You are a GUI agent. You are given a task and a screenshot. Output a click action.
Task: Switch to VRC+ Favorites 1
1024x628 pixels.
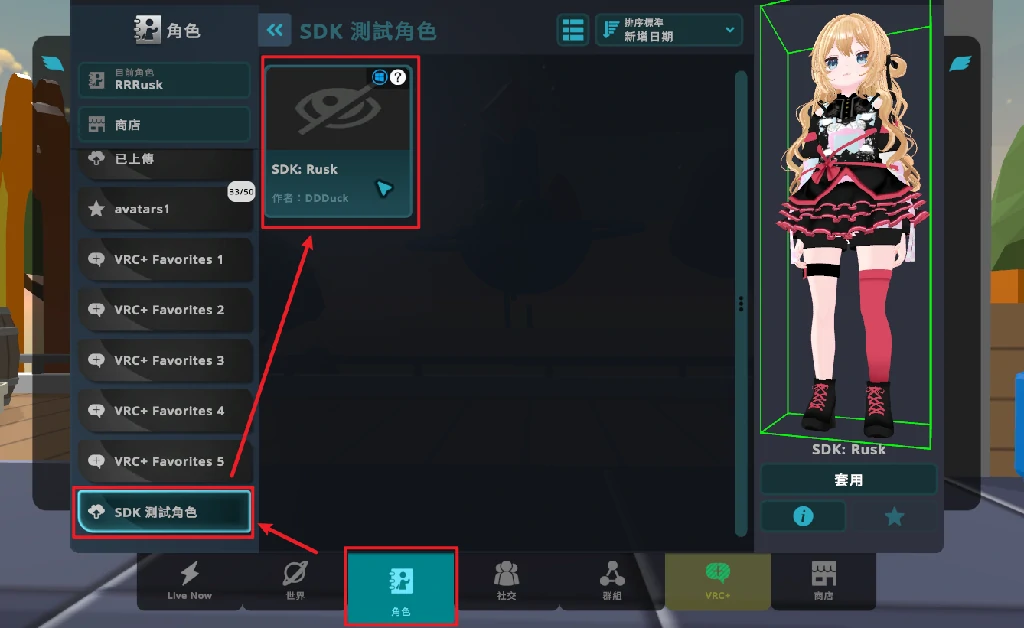click(164, 259)
